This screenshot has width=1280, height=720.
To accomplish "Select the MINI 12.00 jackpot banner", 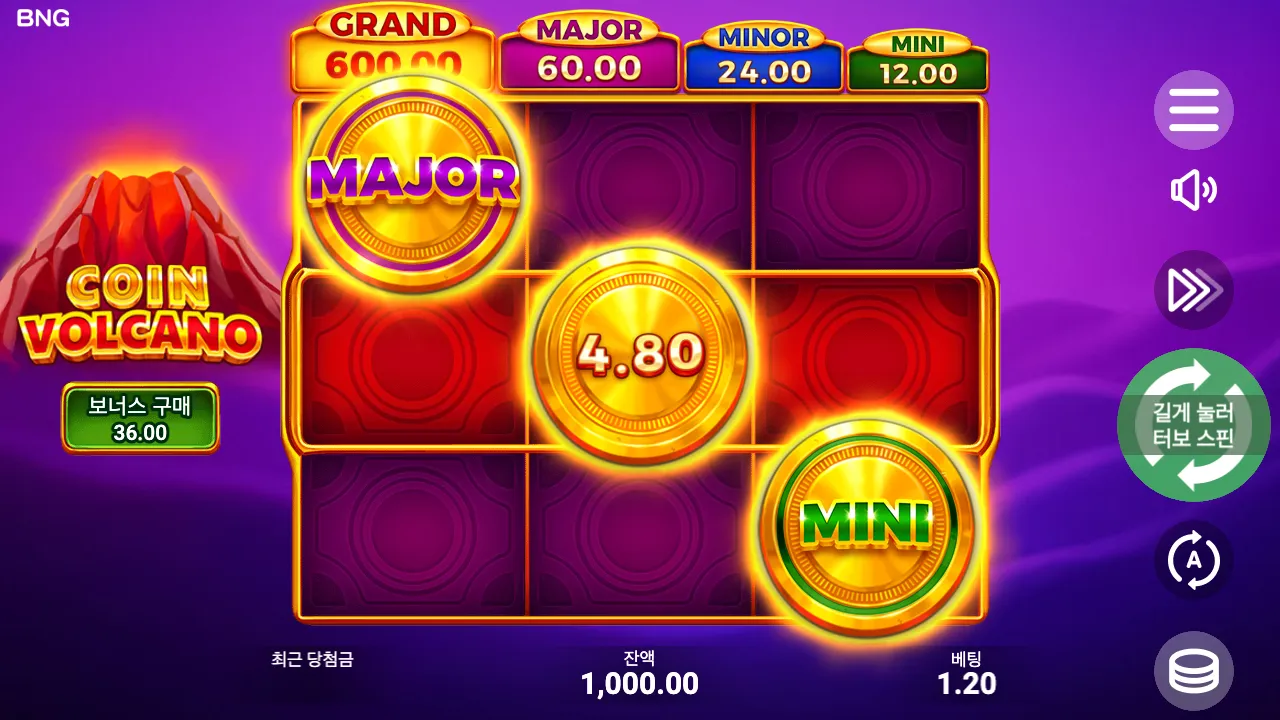I will [x=916, y=55].
